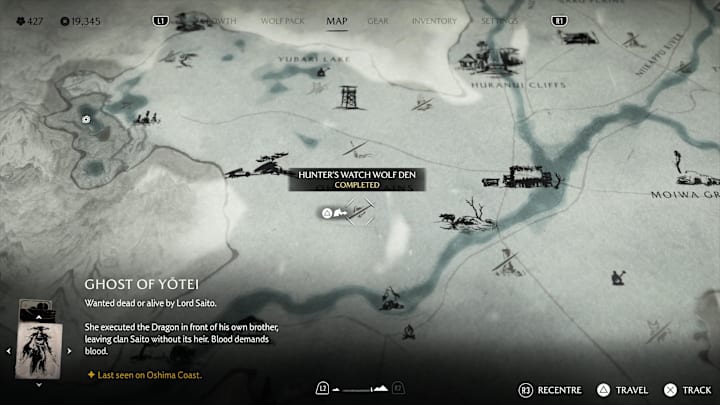
Task: Select the Huranui Cliffs settlement marker
Action: 482,62
